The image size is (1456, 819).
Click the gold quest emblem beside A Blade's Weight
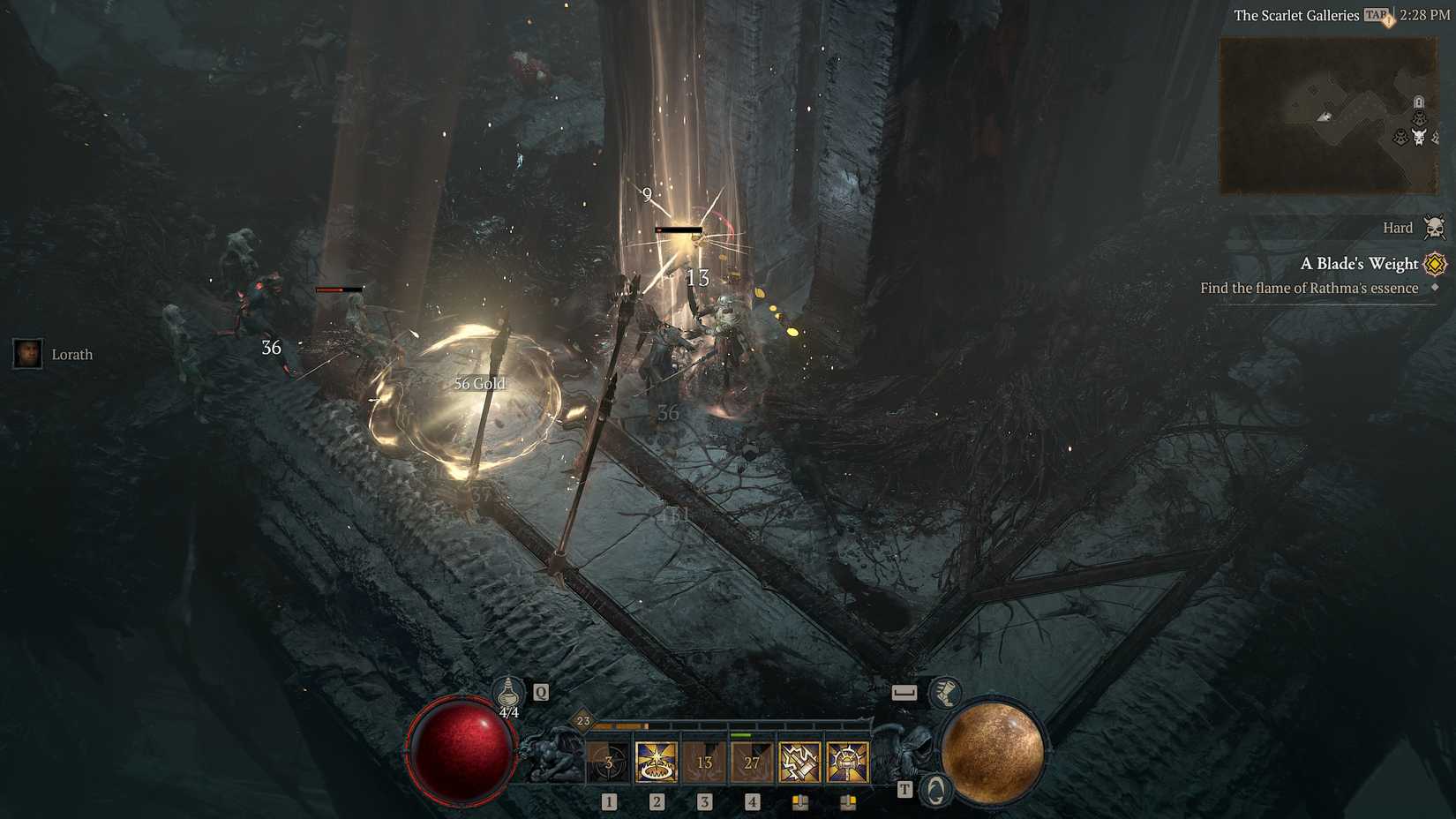click(1434, 264)
